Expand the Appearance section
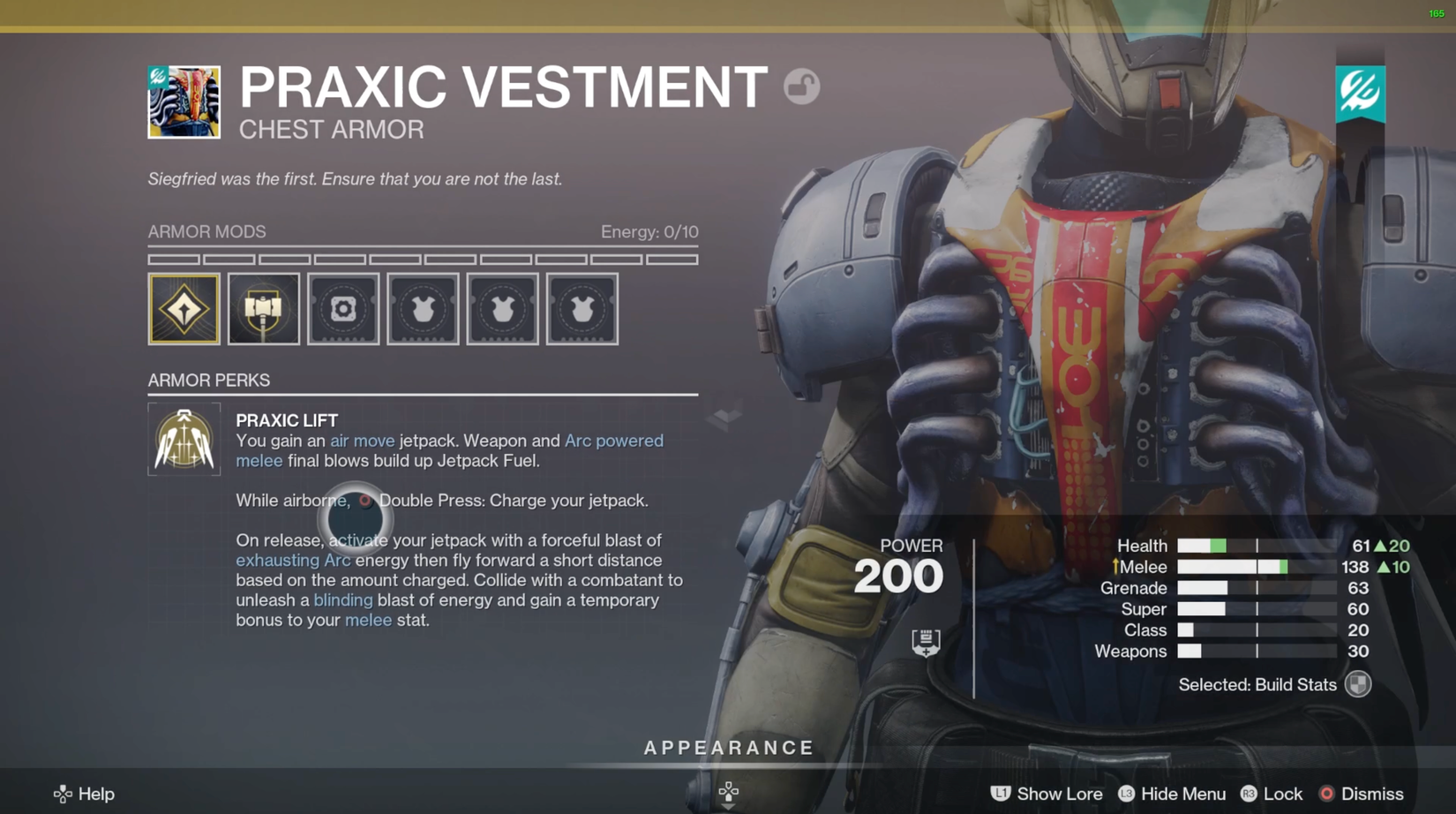Viewport: 1456px width, 814px height. pos(728,748)
